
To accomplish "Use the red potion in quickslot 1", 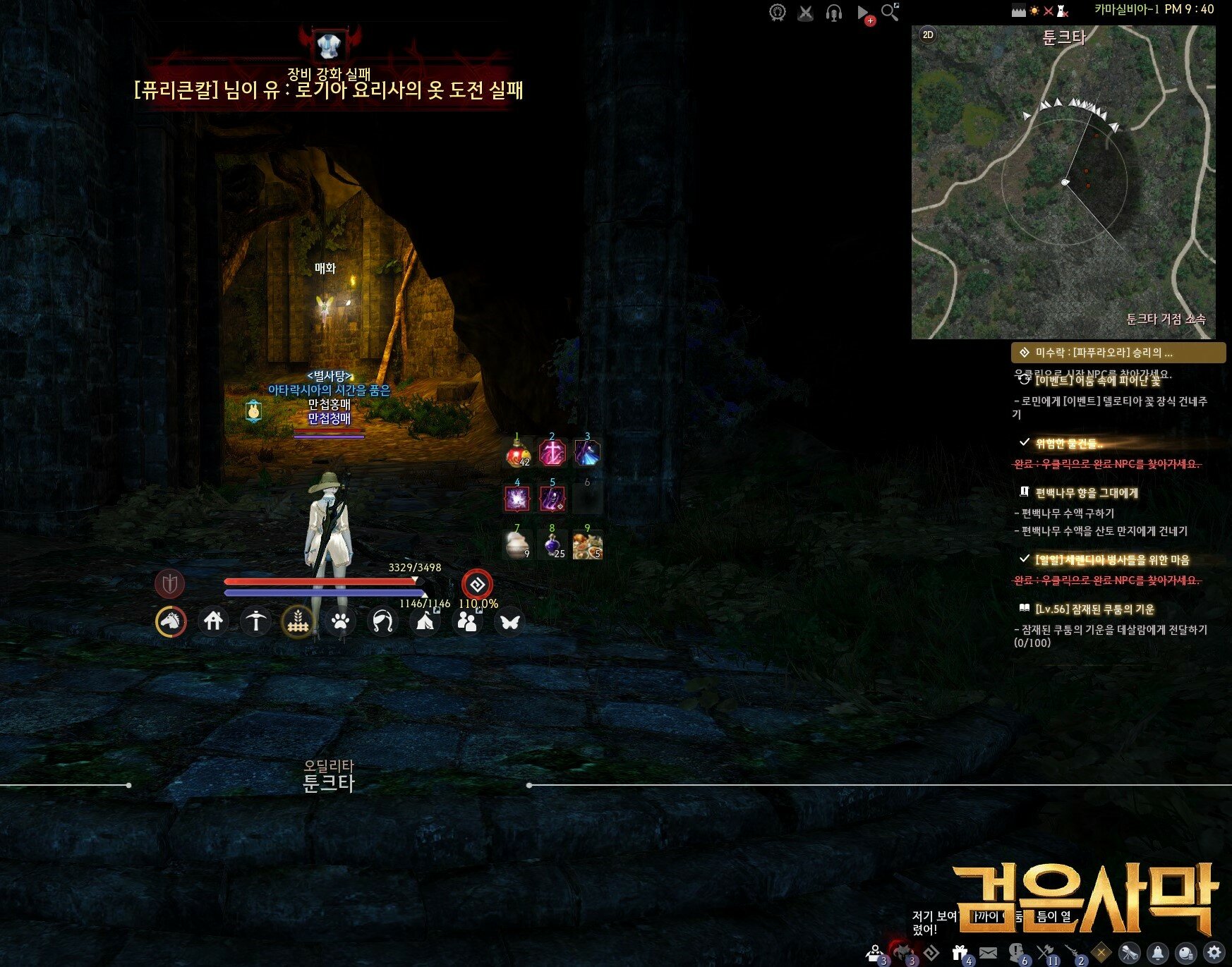I will 517,453.
